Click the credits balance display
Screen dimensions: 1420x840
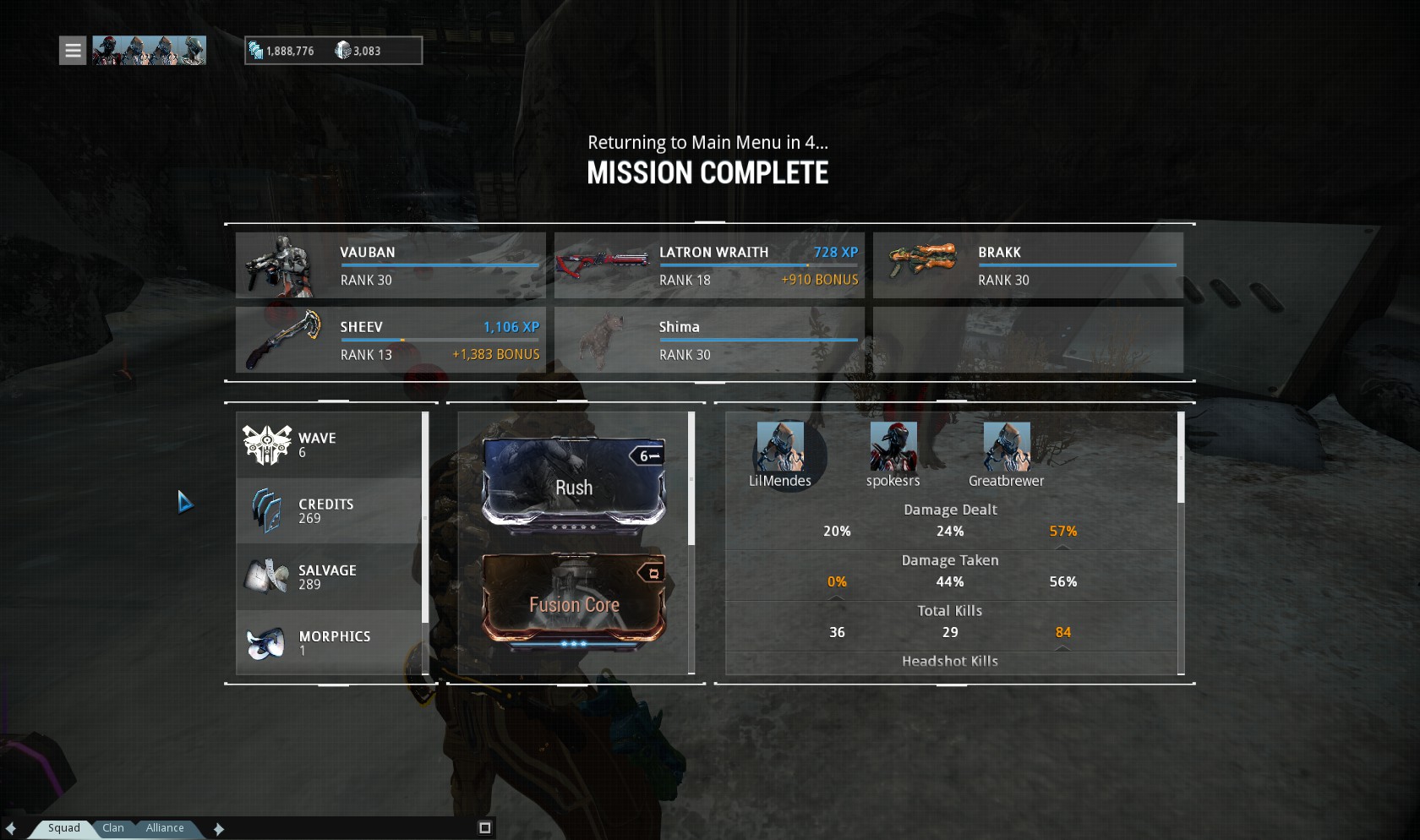click(282, 51)
